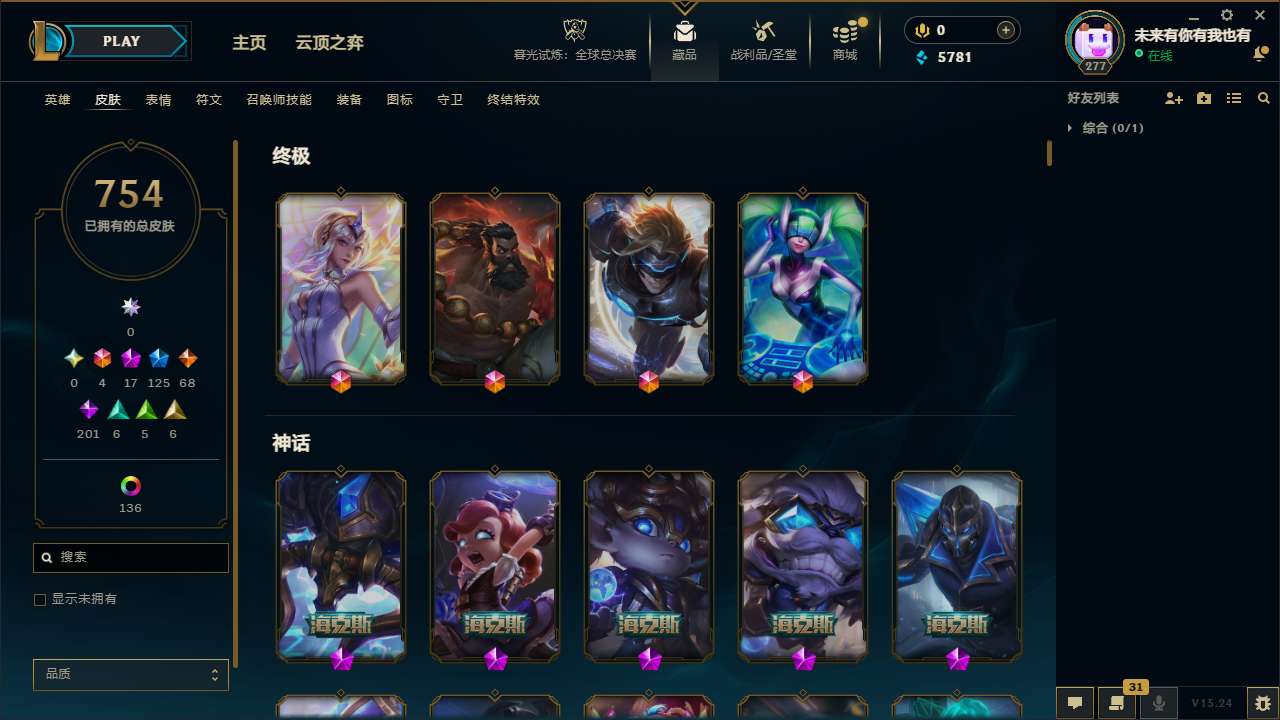Mute the microphone in the bottom bar
The image size is (1280, 720).
[x=1158, y=702]
